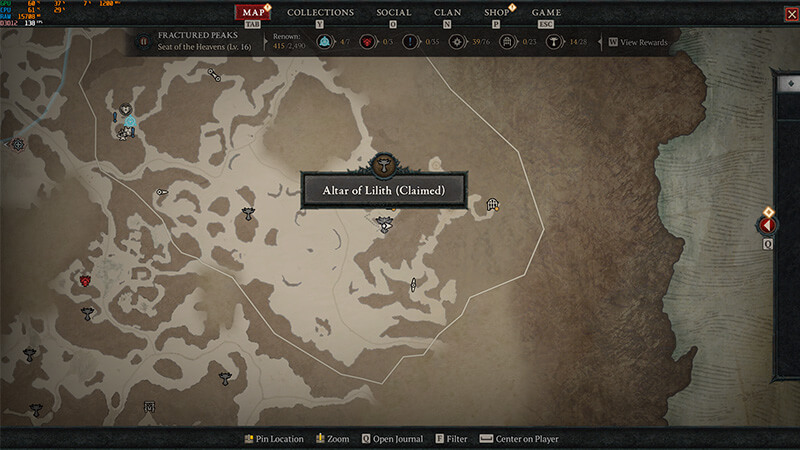Image resolution: width=800 pixels, height=450 pixels.
Task: Center the map on the player
Action: [x=519, y=439]
